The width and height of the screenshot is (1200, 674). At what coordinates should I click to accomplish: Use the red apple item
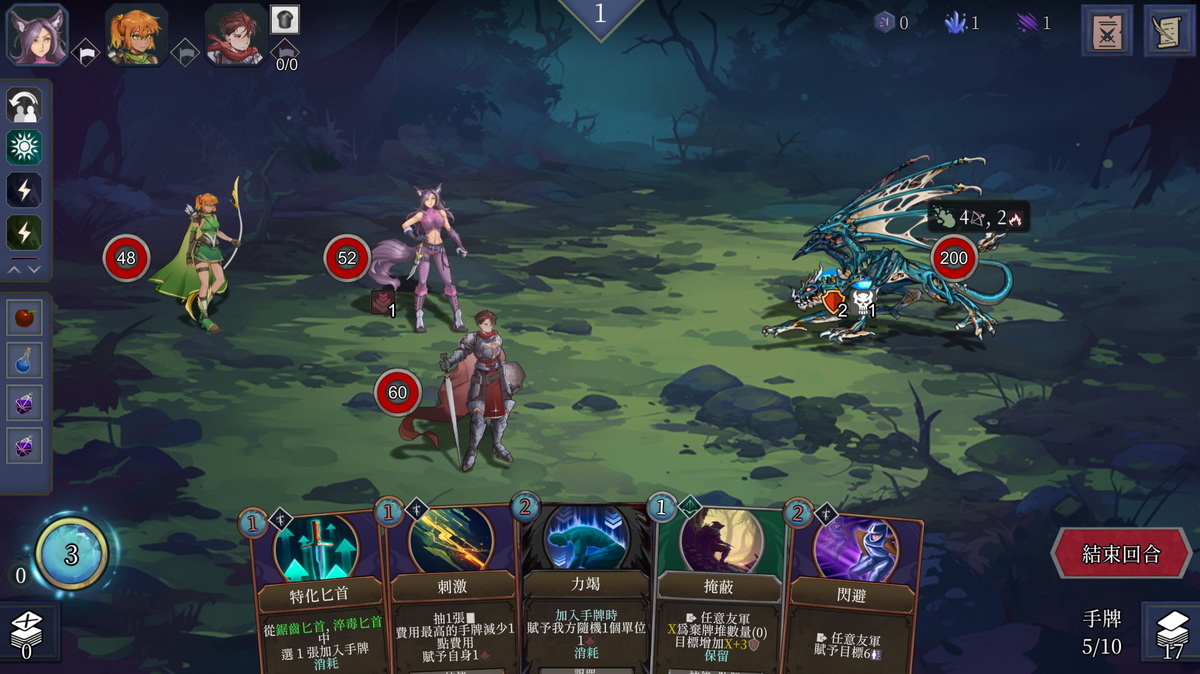point(25,318)
